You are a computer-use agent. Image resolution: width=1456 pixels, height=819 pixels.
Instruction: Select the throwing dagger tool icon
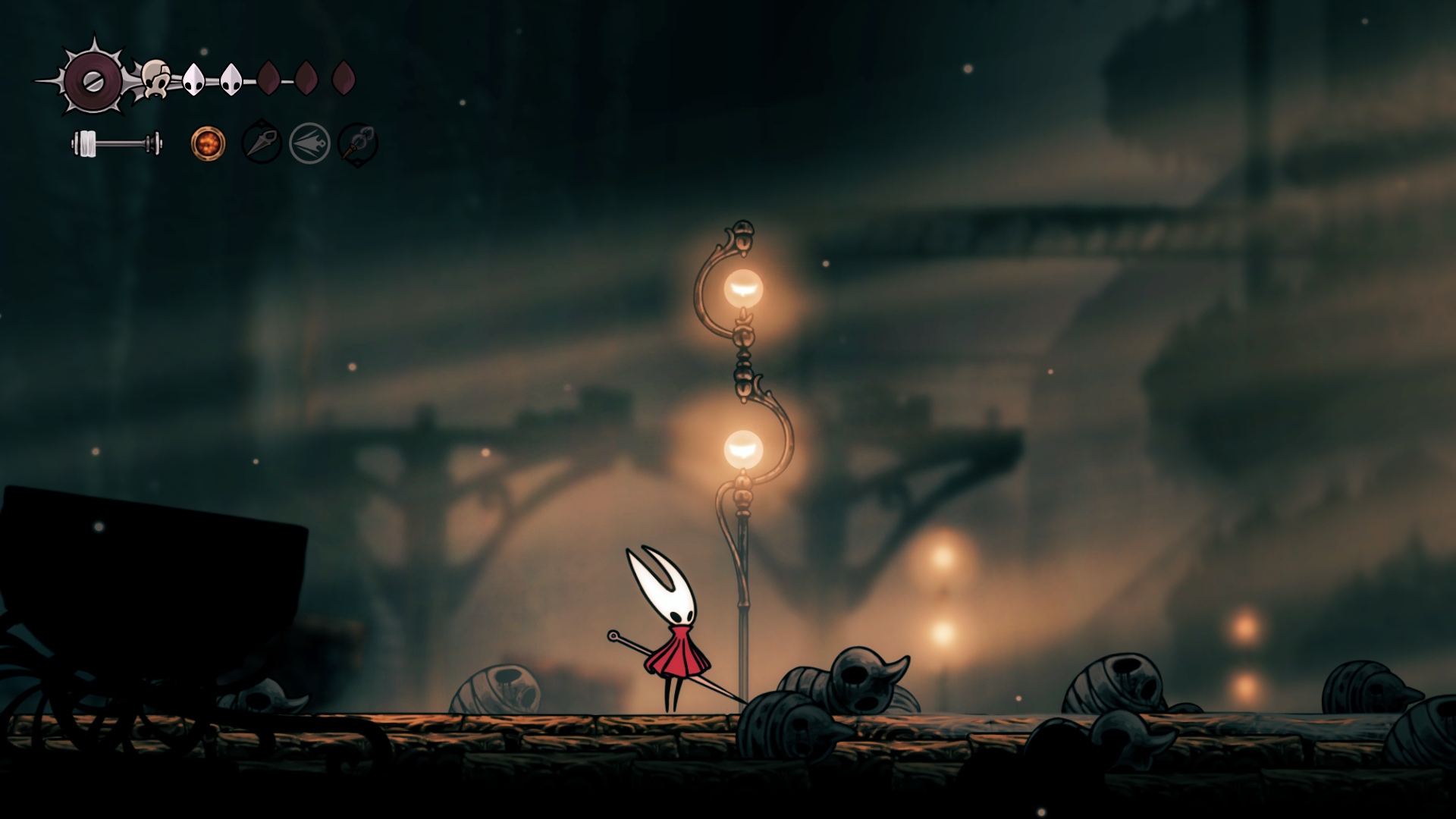point(262,143)
